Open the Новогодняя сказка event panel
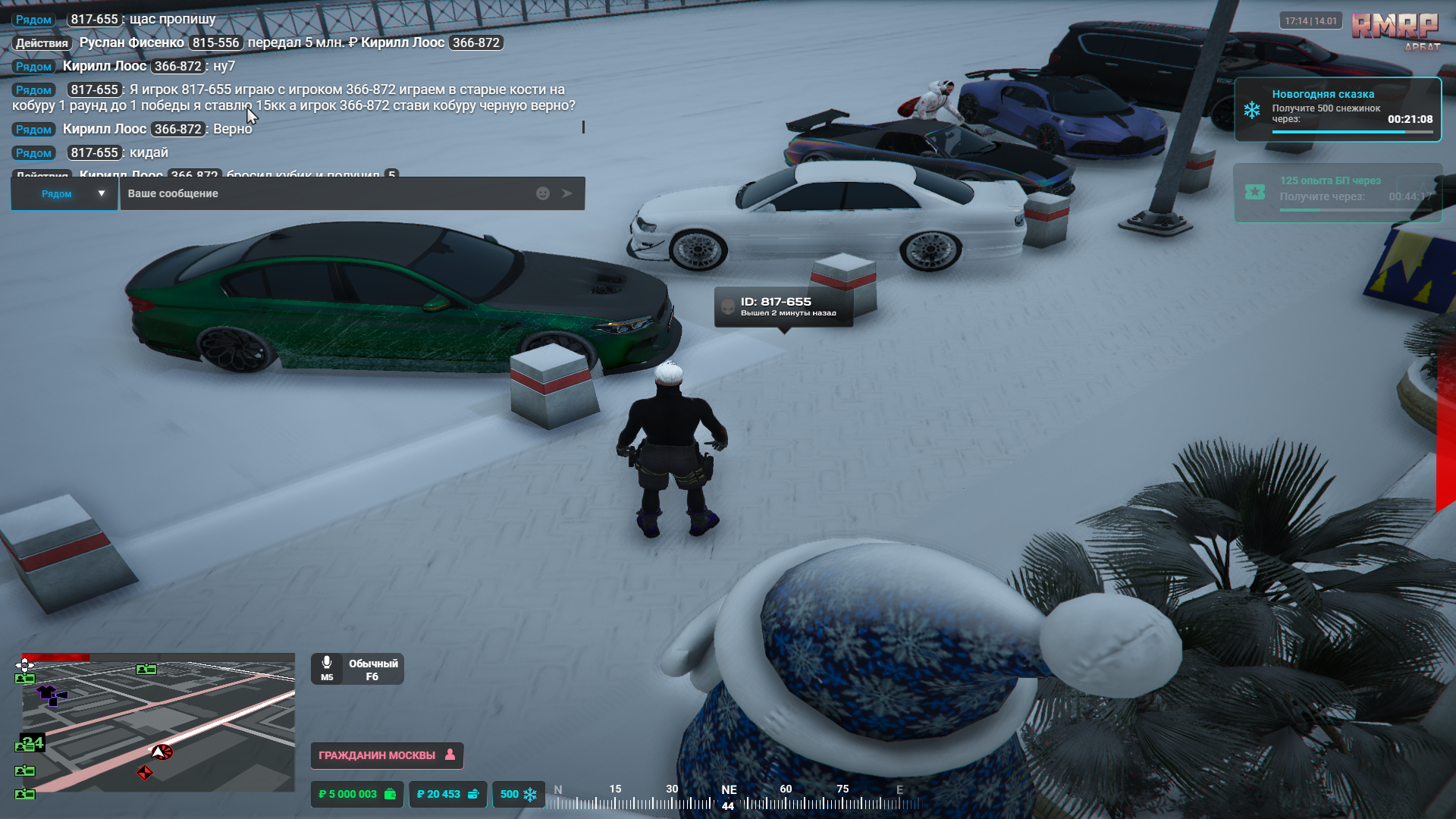 (x=1338, y=110)
